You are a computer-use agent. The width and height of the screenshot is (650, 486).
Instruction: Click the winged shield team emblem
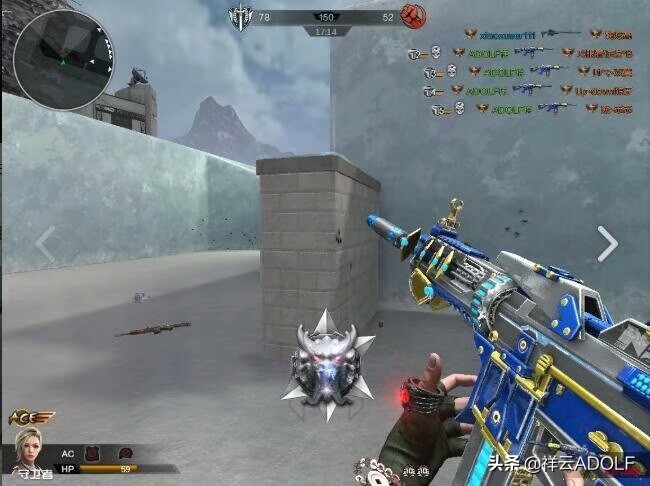click(x=240, y=16)
